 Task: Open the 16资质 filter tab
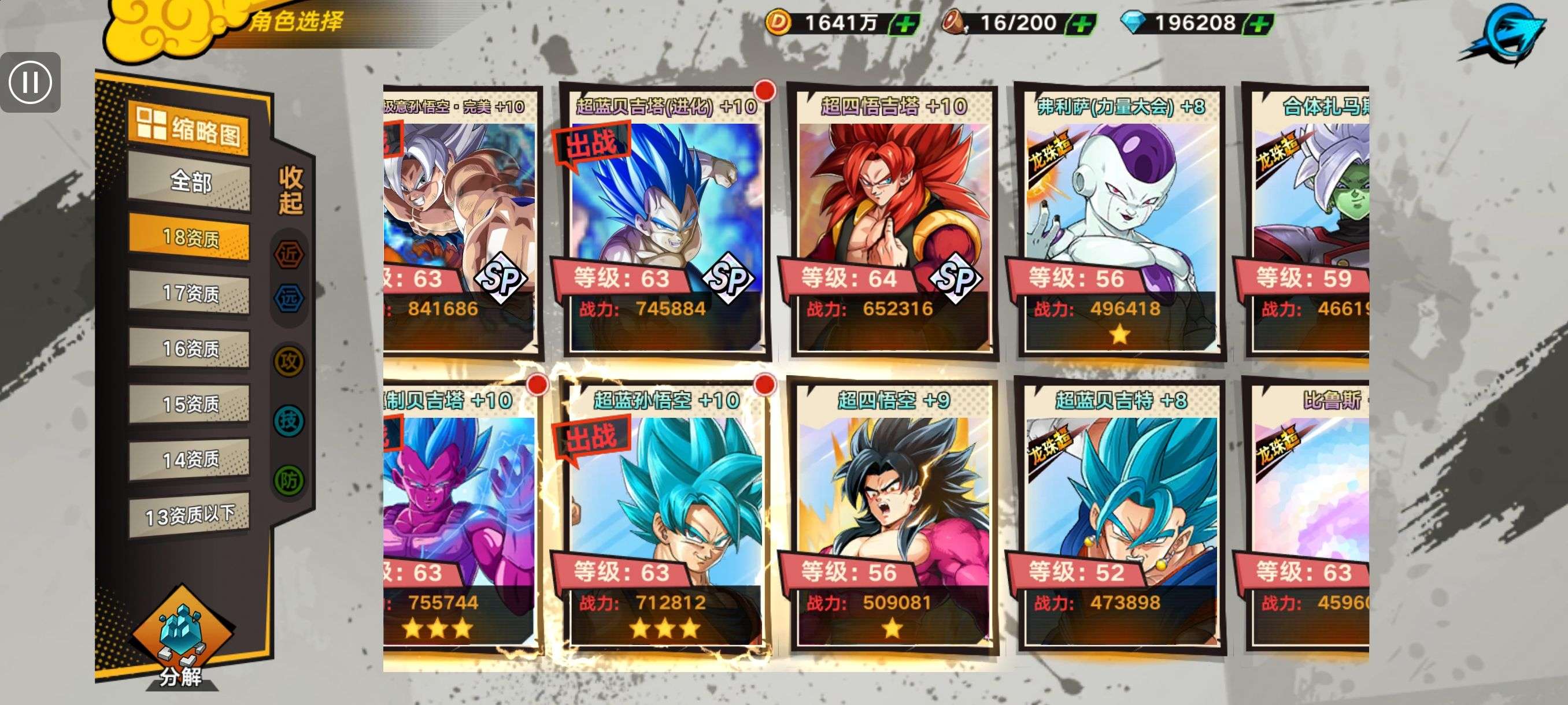point(189,348)
